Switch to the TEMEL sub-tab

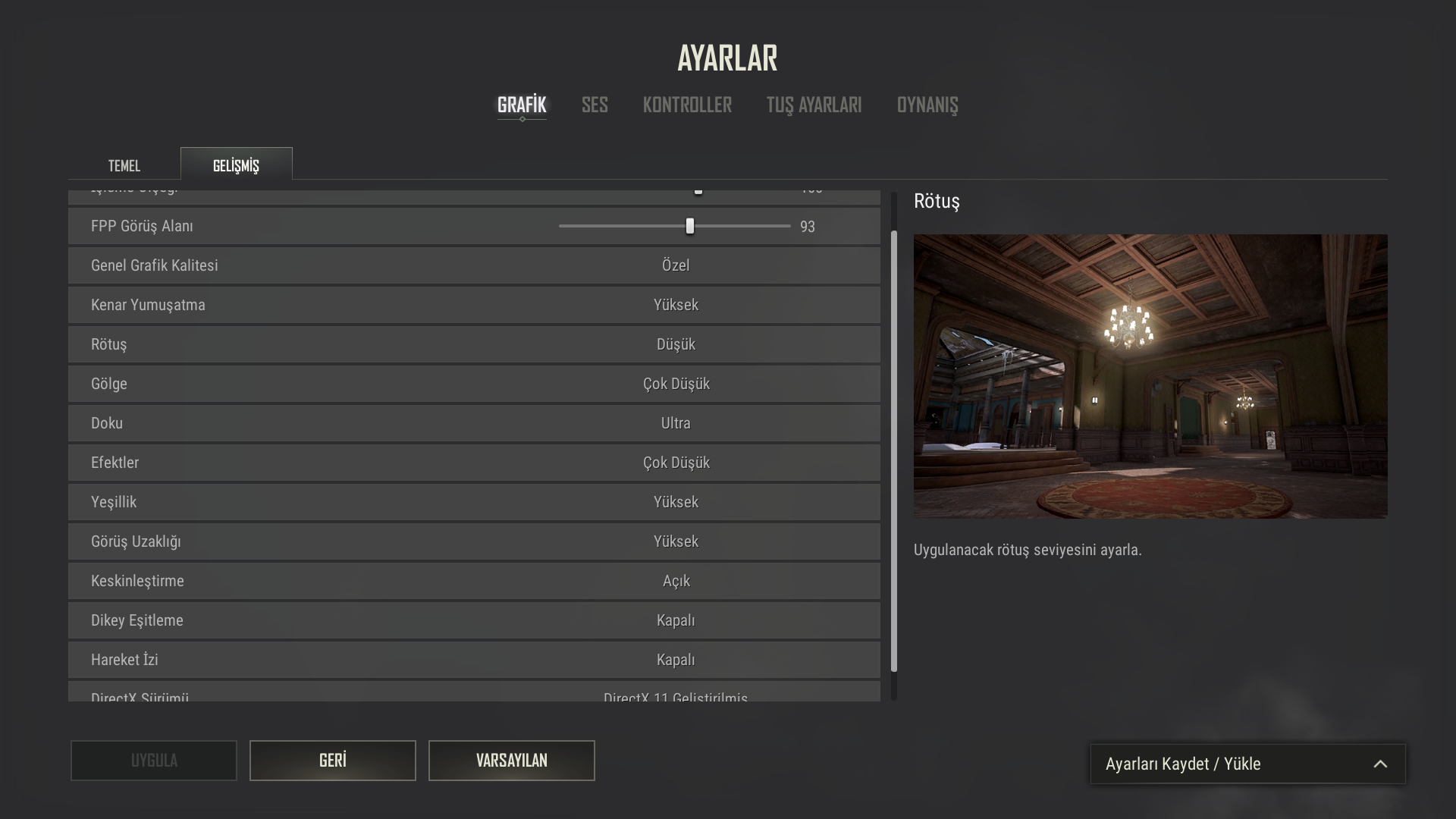[x=124, y=165]
